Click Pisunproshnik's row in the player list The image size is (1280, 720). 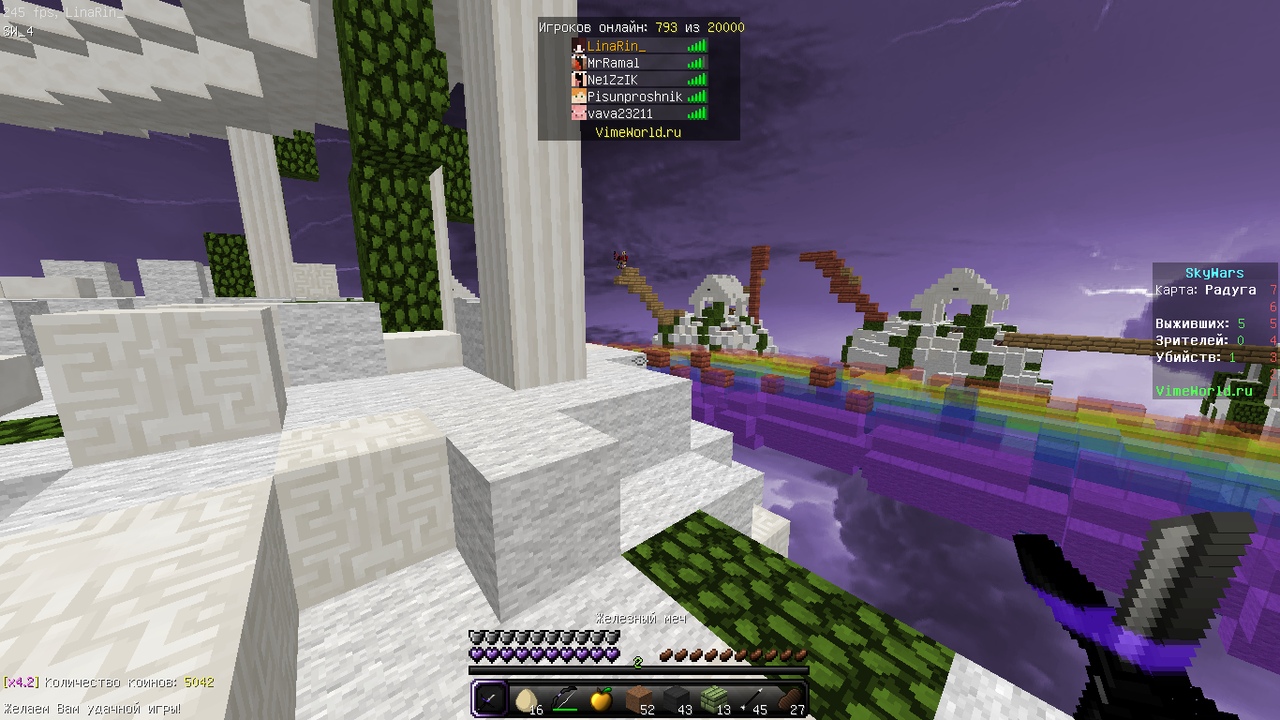click(x=634, y=97)
